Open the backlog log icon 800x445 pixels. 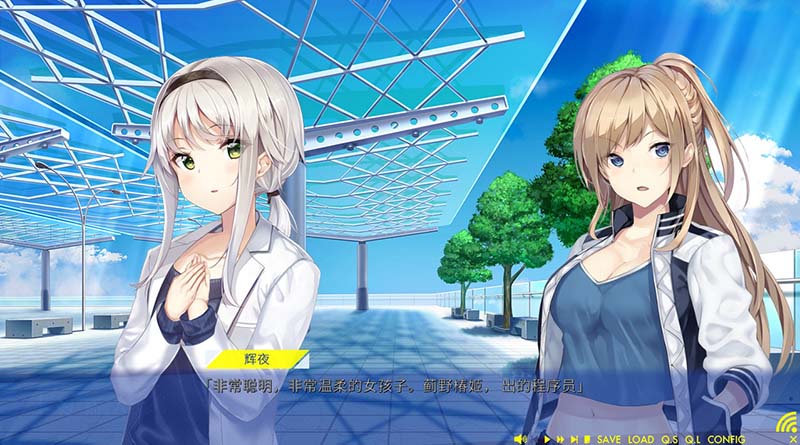pyautogui.click(x=587, y=439)
